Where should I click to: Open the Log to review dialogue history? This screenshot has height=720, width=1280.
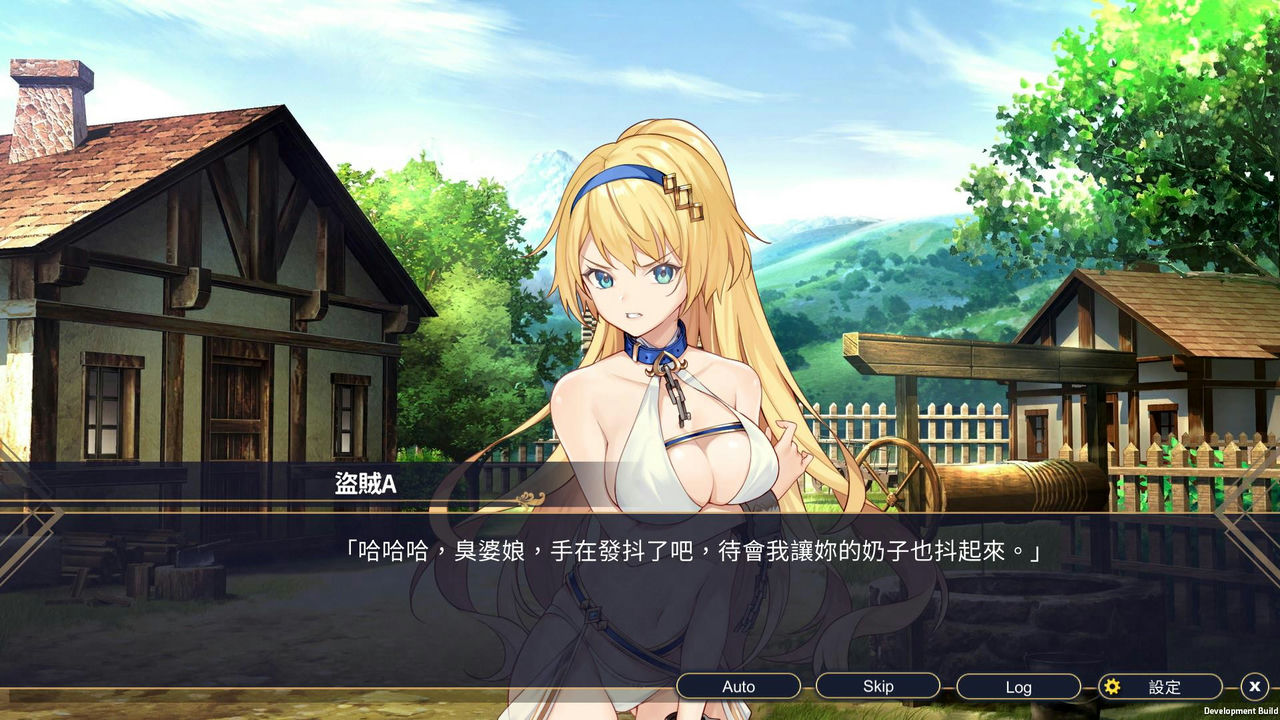pos(1018,686)
